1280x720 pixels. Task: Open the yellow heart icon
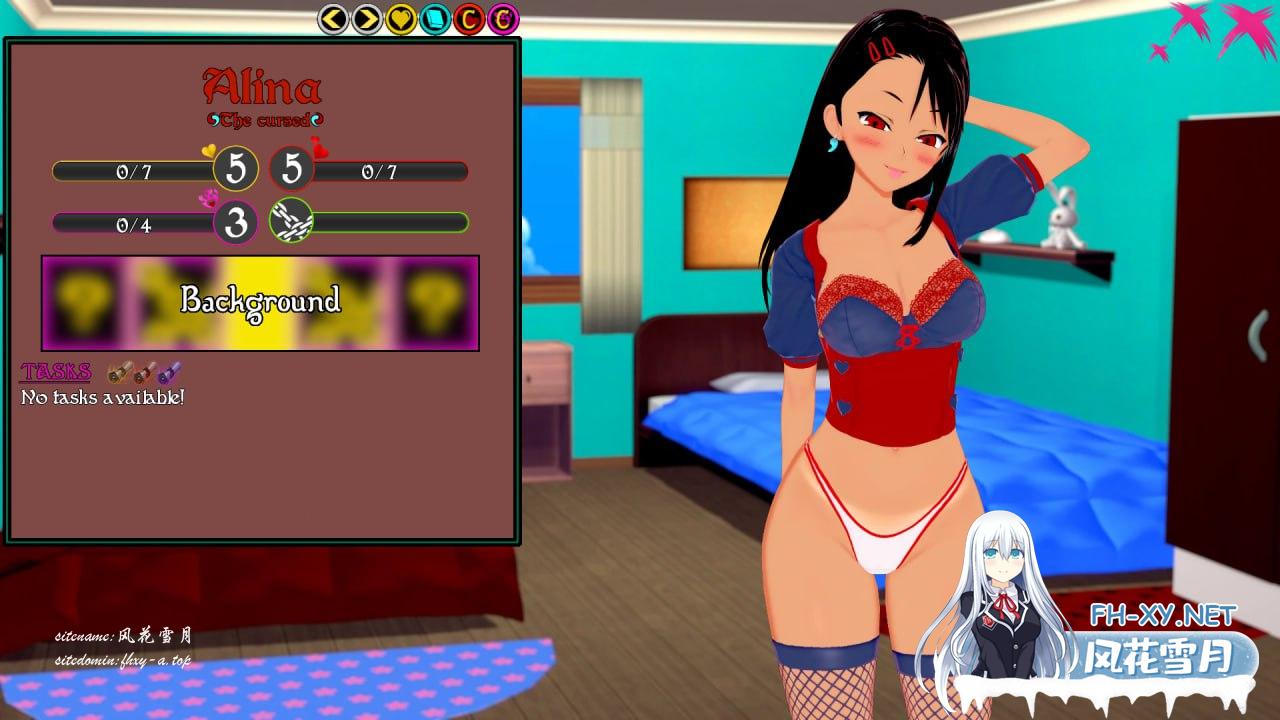(x=401, y=18)
